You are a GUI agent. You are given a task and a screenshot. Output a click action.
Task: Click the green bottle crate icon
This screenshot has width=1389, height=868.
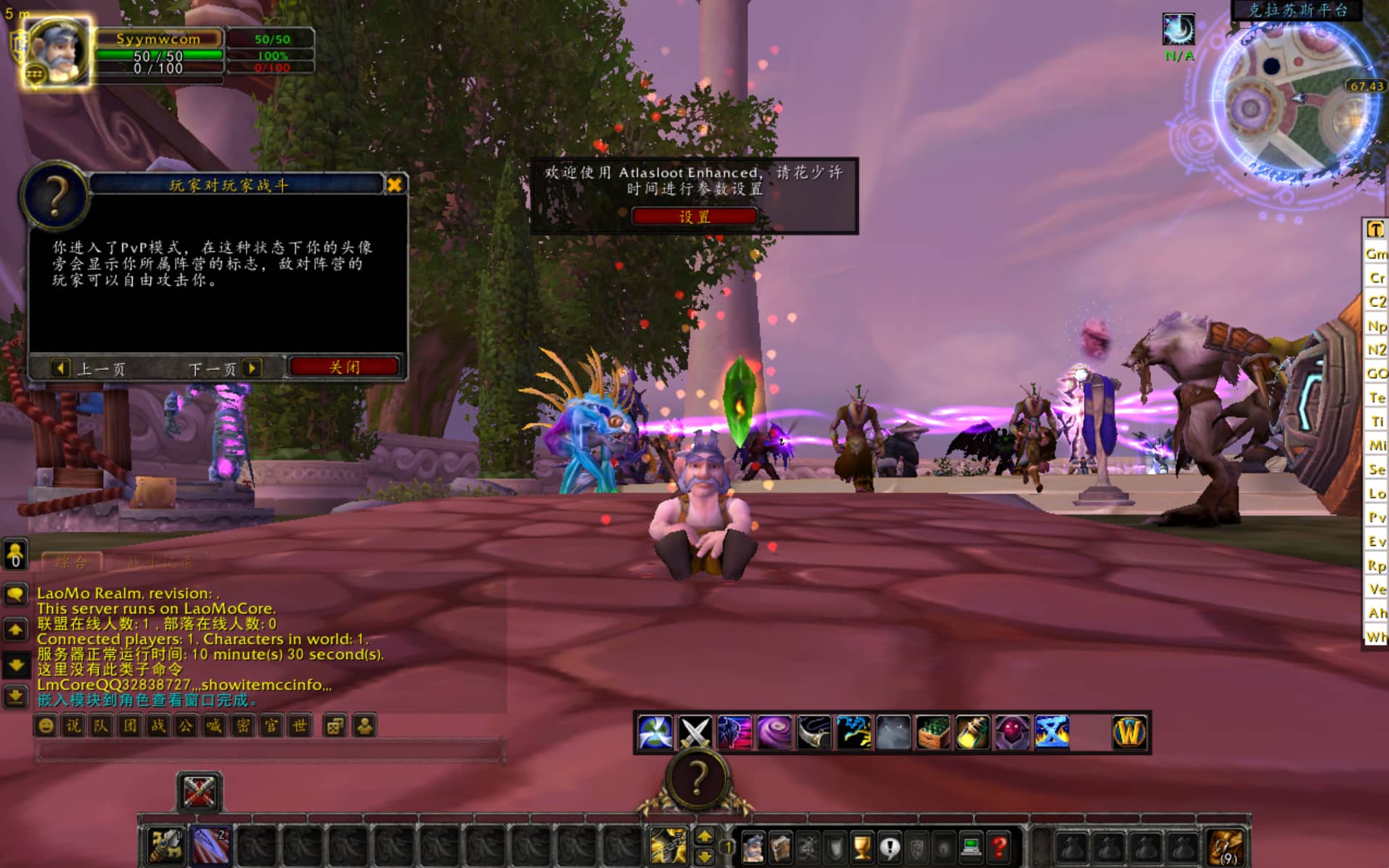933,732
